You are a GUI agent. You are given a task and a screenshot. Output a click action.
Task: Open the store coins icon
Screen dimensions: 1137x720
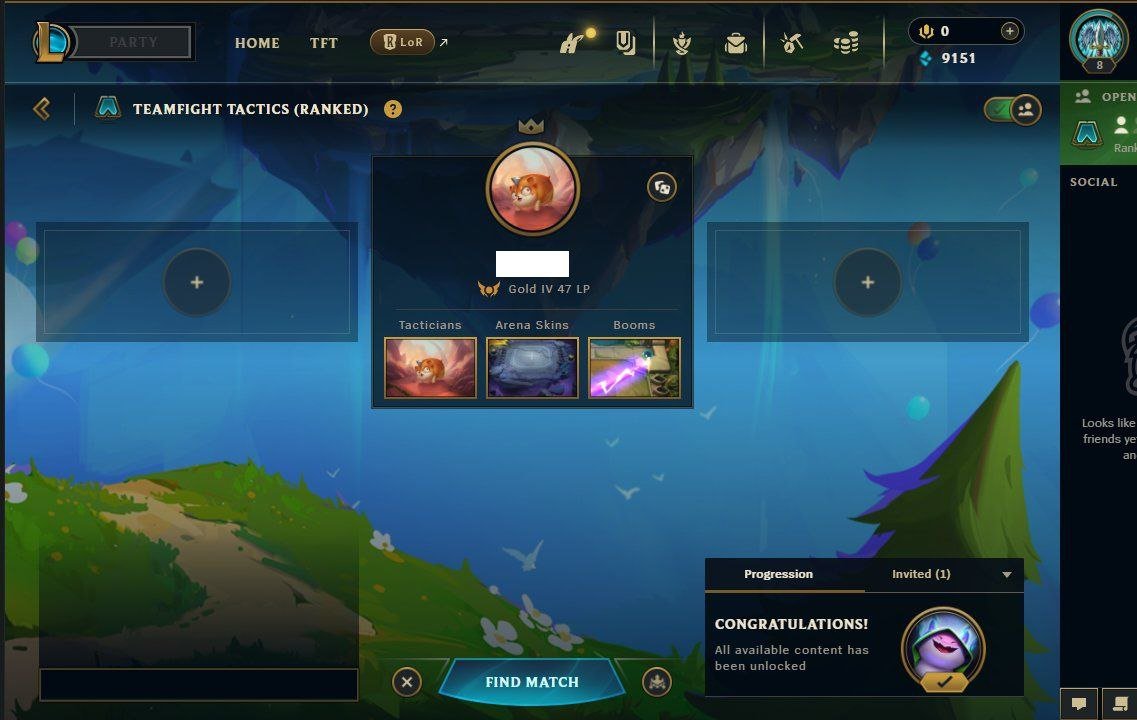tap(846, 43)
